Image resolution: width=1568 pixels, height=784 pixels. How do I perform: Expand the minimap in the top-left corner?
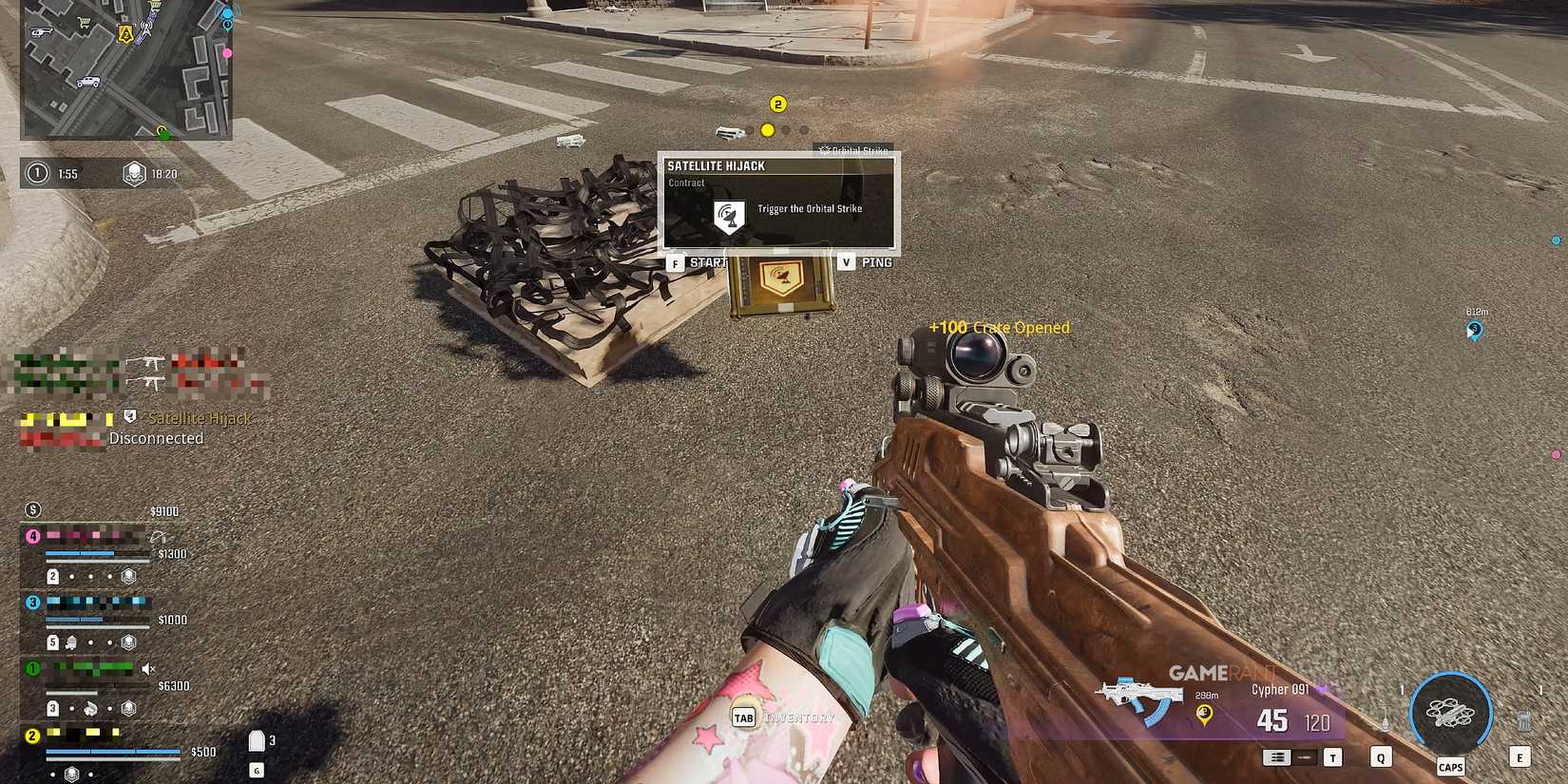(124, 71)
